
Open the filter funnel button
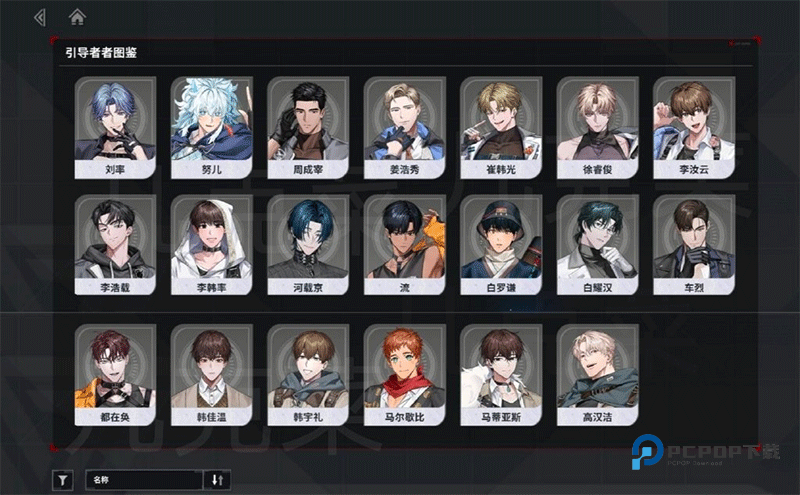(x=63, y=480)
